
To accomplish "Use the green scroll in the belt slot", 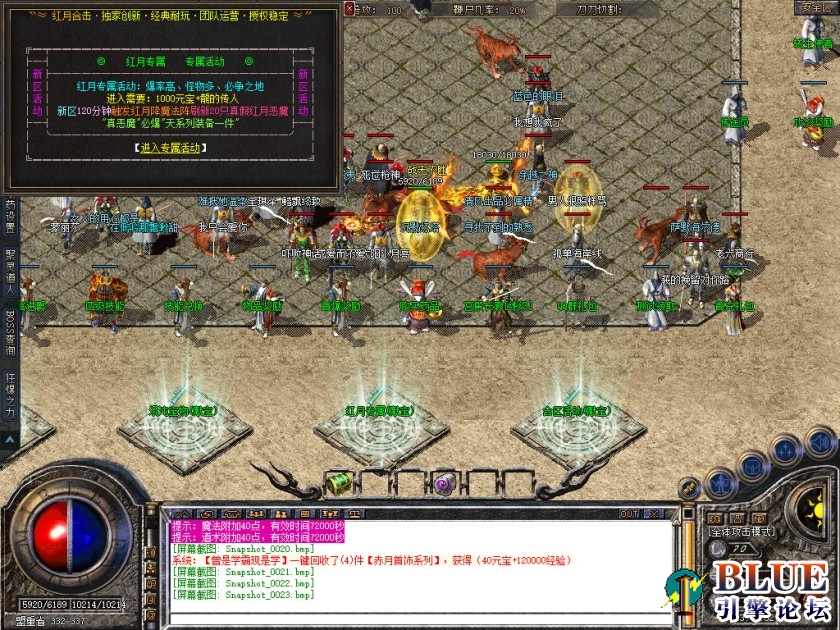I will coord(340,483).
